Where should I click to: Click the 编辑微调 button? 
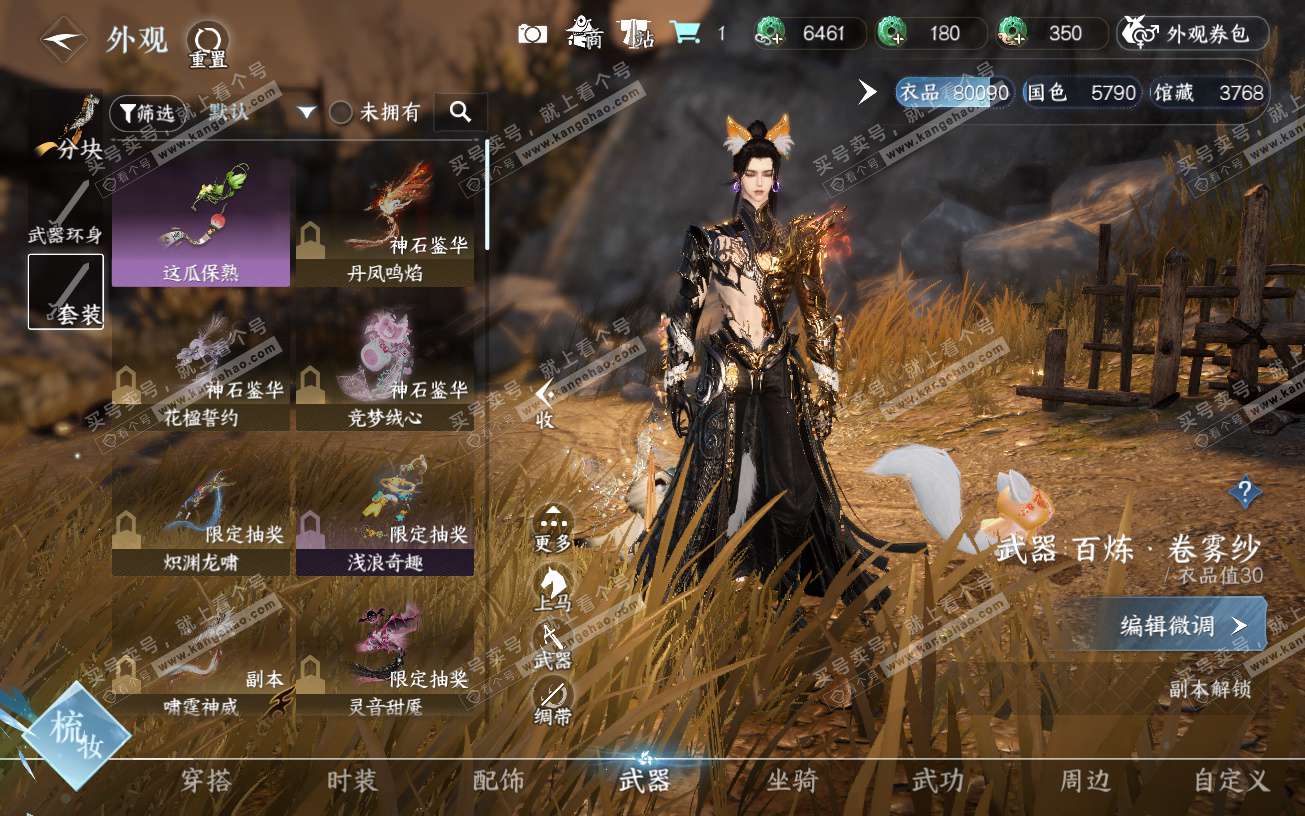(1166, 626)
